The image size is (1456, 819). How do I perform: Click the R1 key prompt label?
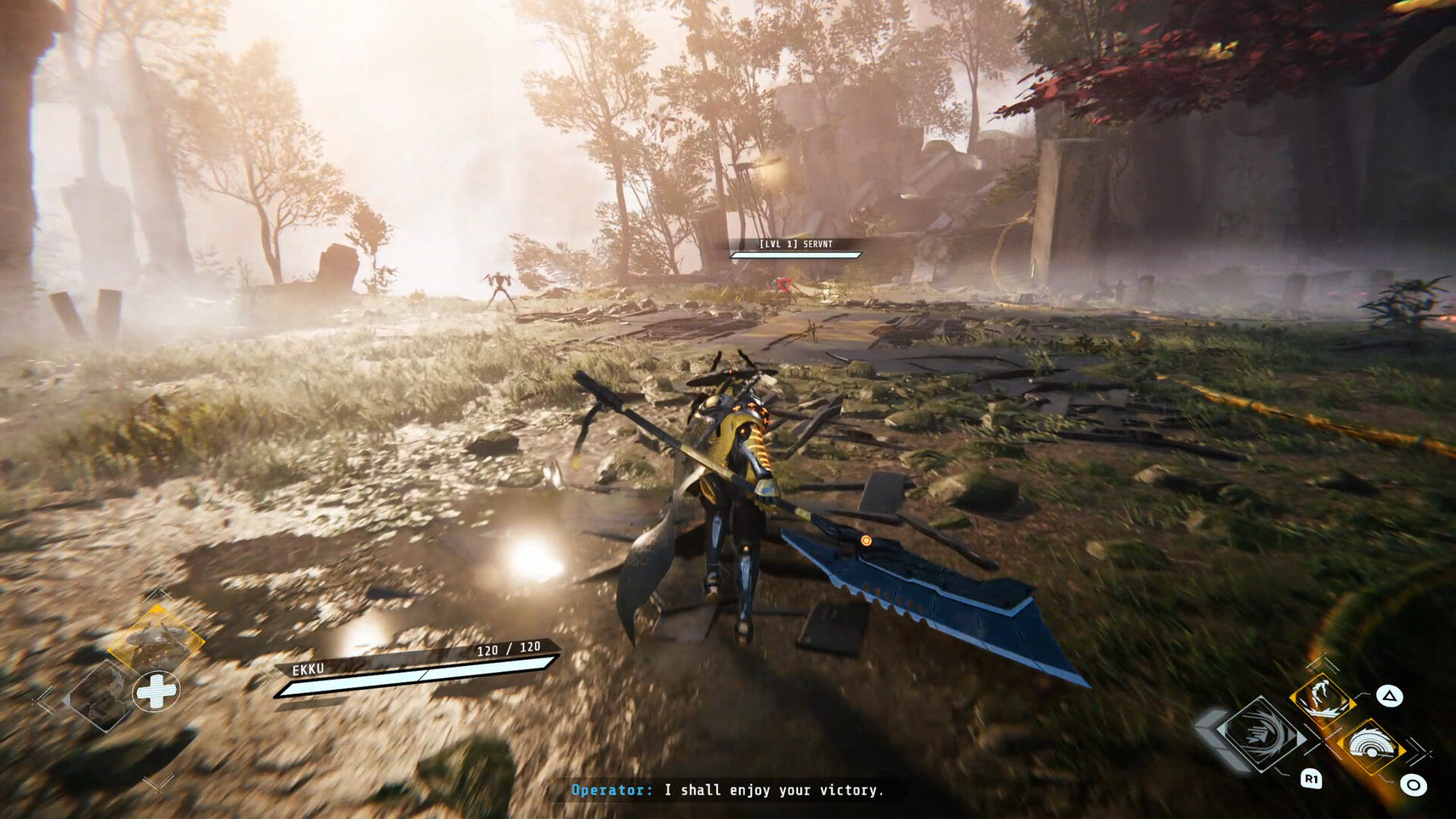pyautogui.click(x=1311, y=779)
